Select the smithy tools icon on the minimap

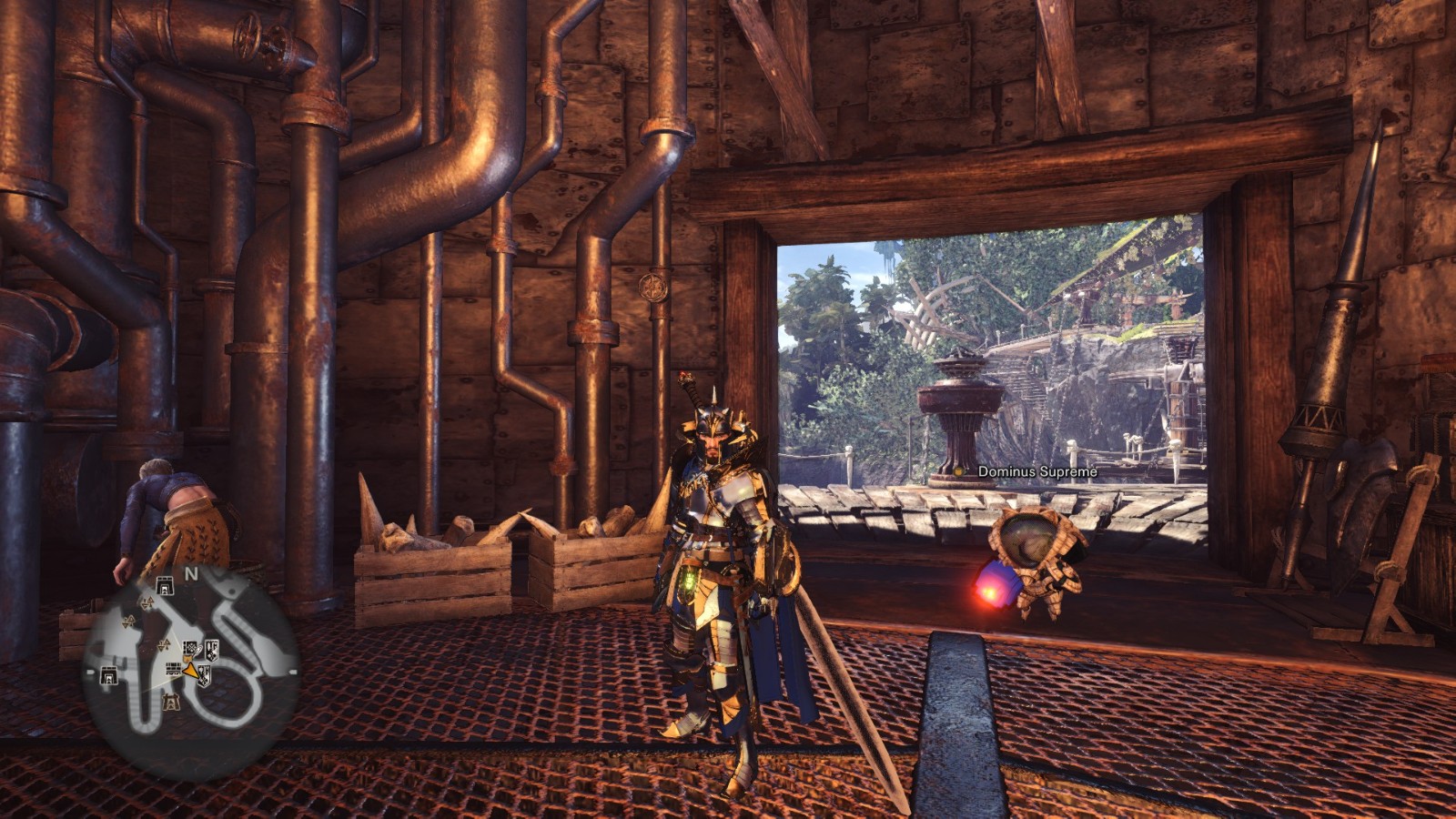click(189, 647)
